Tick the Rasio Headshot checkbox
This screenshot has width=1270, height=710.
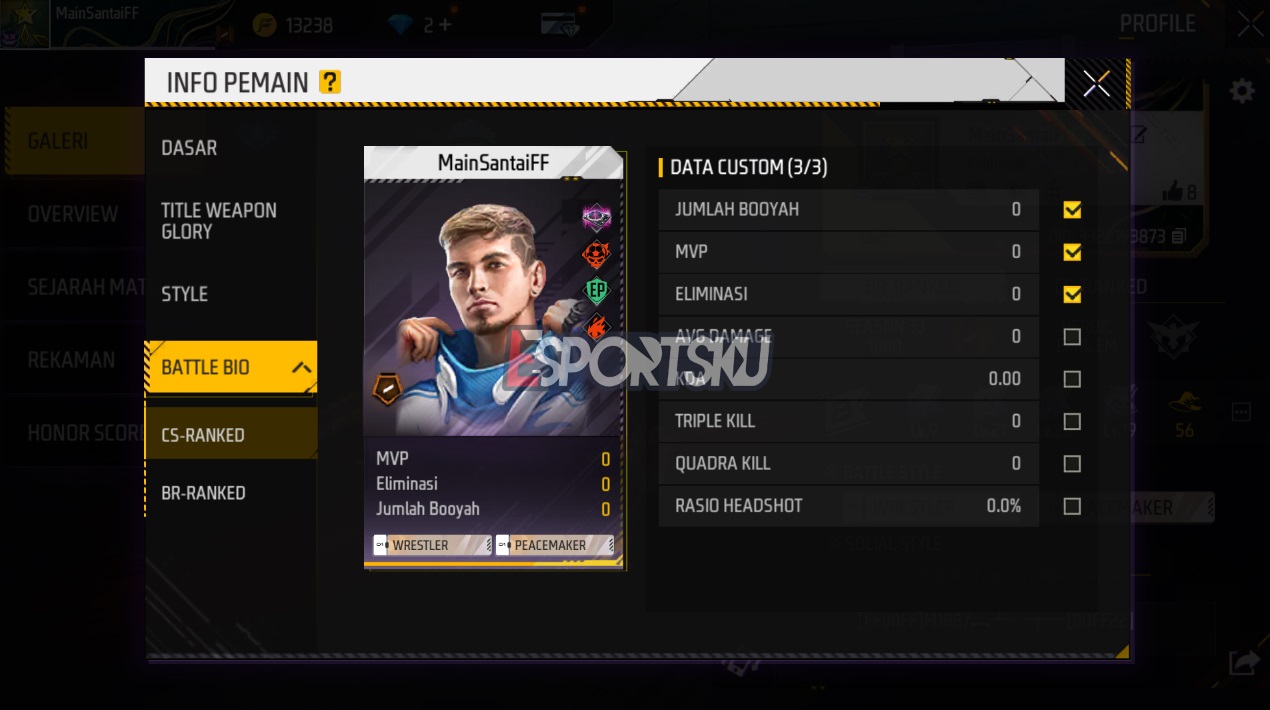coord(1072,506)
